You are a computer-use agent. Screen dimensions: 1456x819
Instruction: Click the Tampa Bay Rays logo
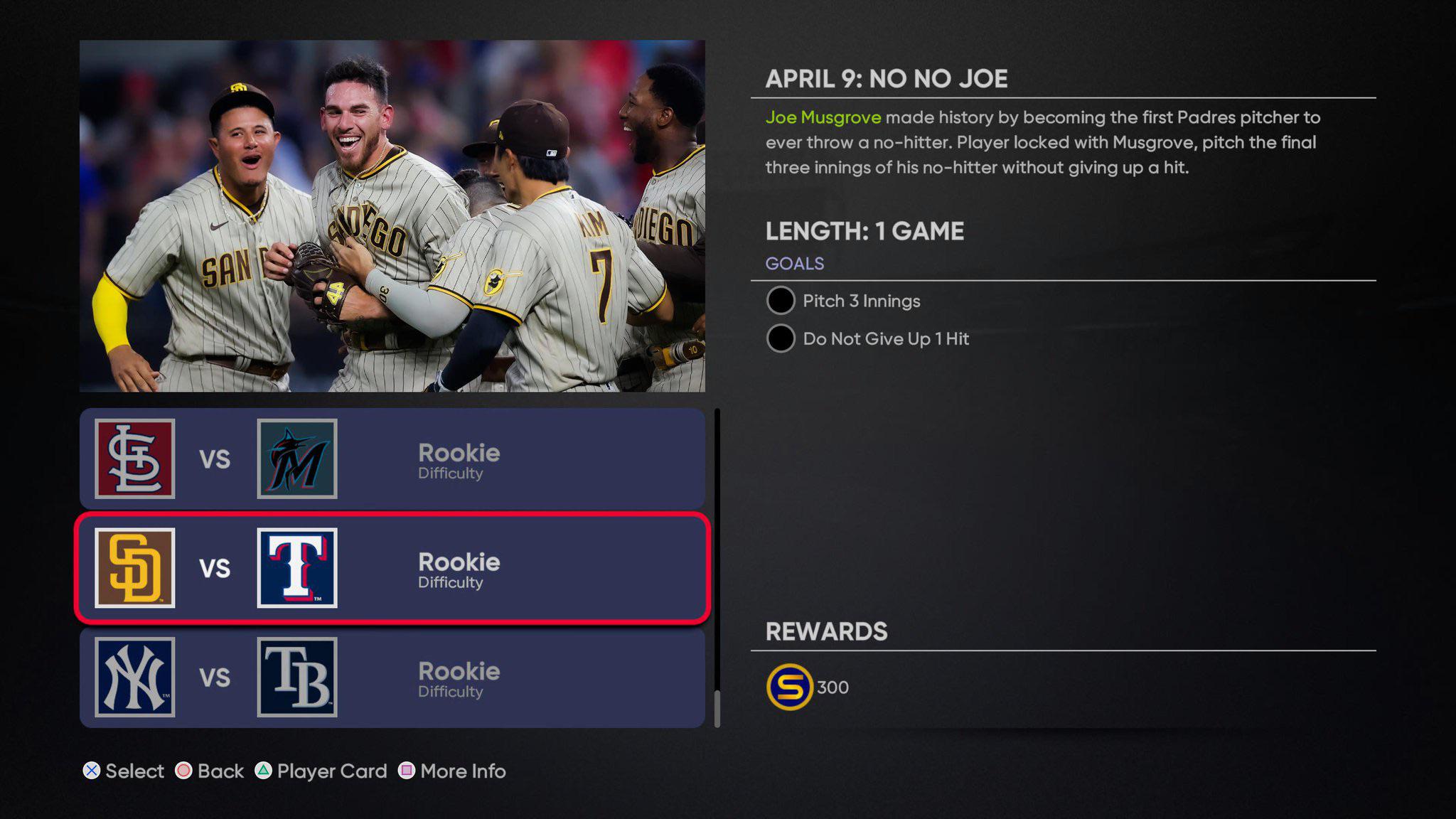tap(298, 676)
